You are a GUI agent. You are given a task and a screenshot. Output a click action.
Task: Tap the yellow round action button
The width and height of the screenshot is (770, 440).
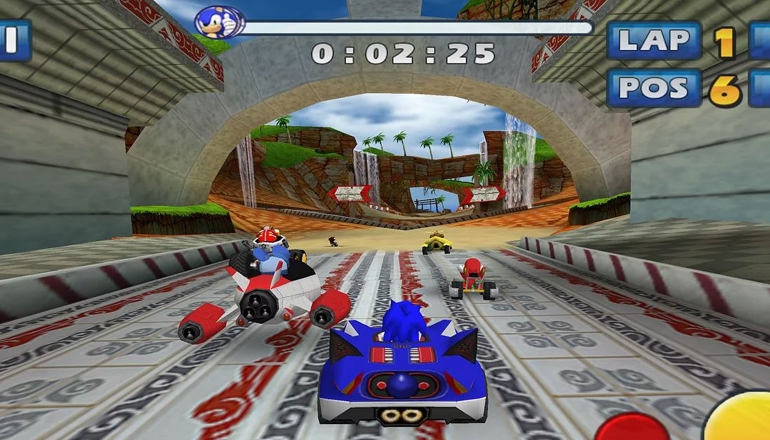pyautogui.click(x=741, y=419)
